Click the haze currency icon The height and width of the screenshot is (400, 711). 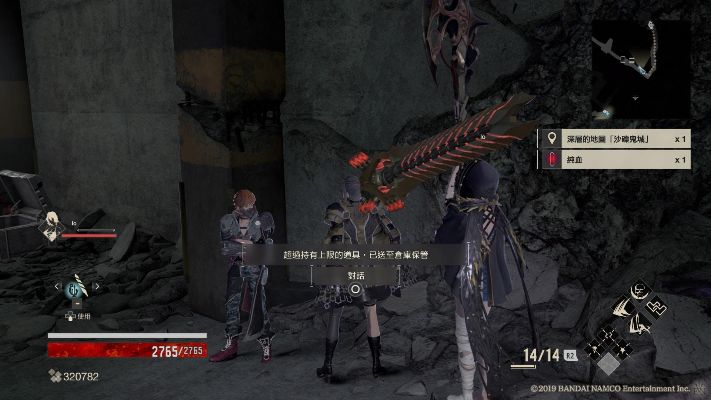[53, 377]
